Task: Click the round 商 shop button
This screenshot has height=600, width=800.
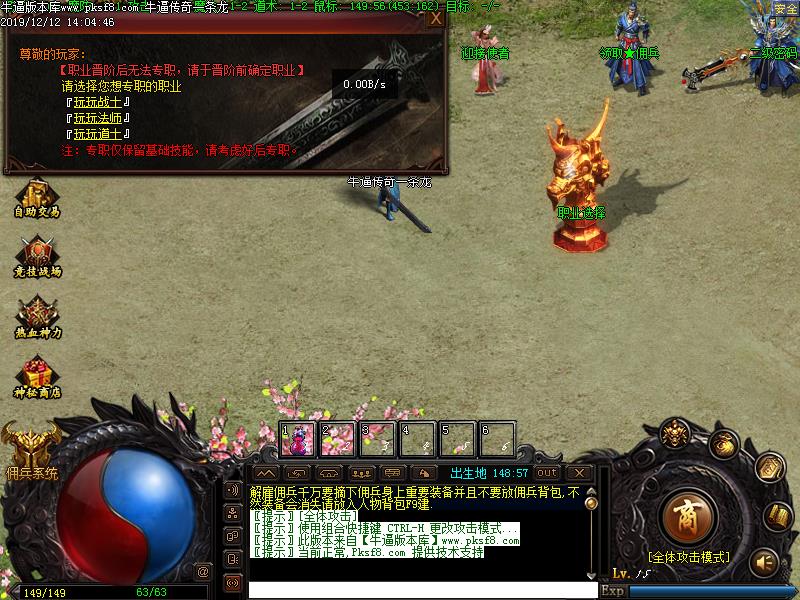Action: [x=686, y=516]
